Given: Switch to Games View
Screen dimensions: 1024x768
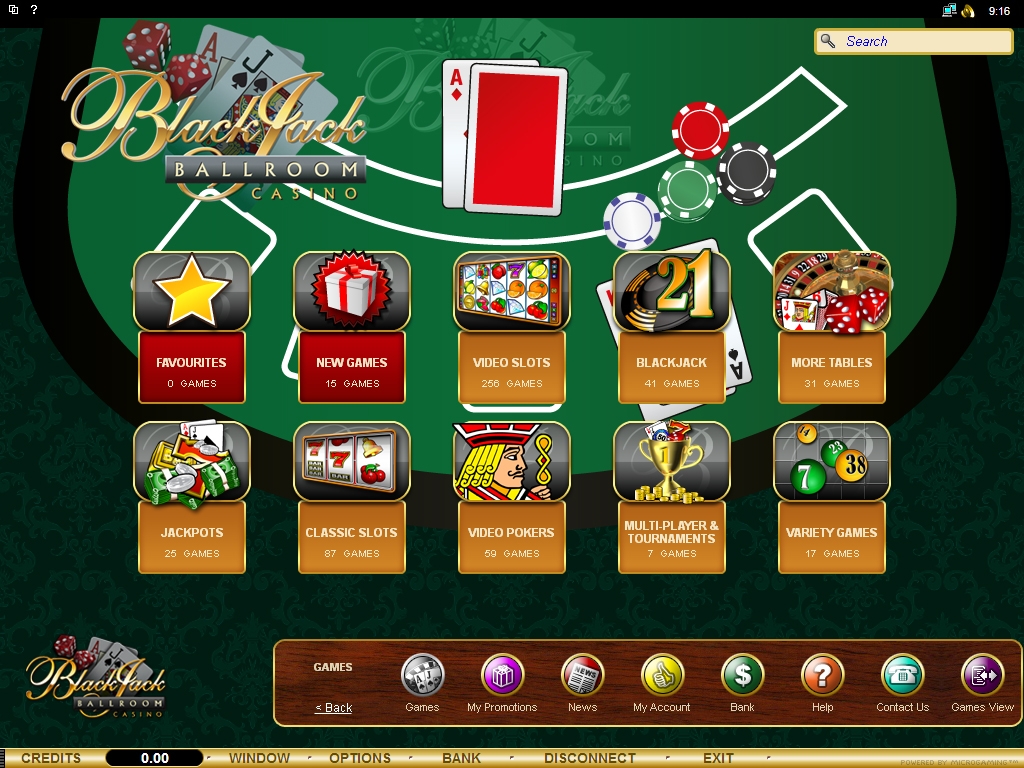Looking at the screenshot, I should coord(982,677).
